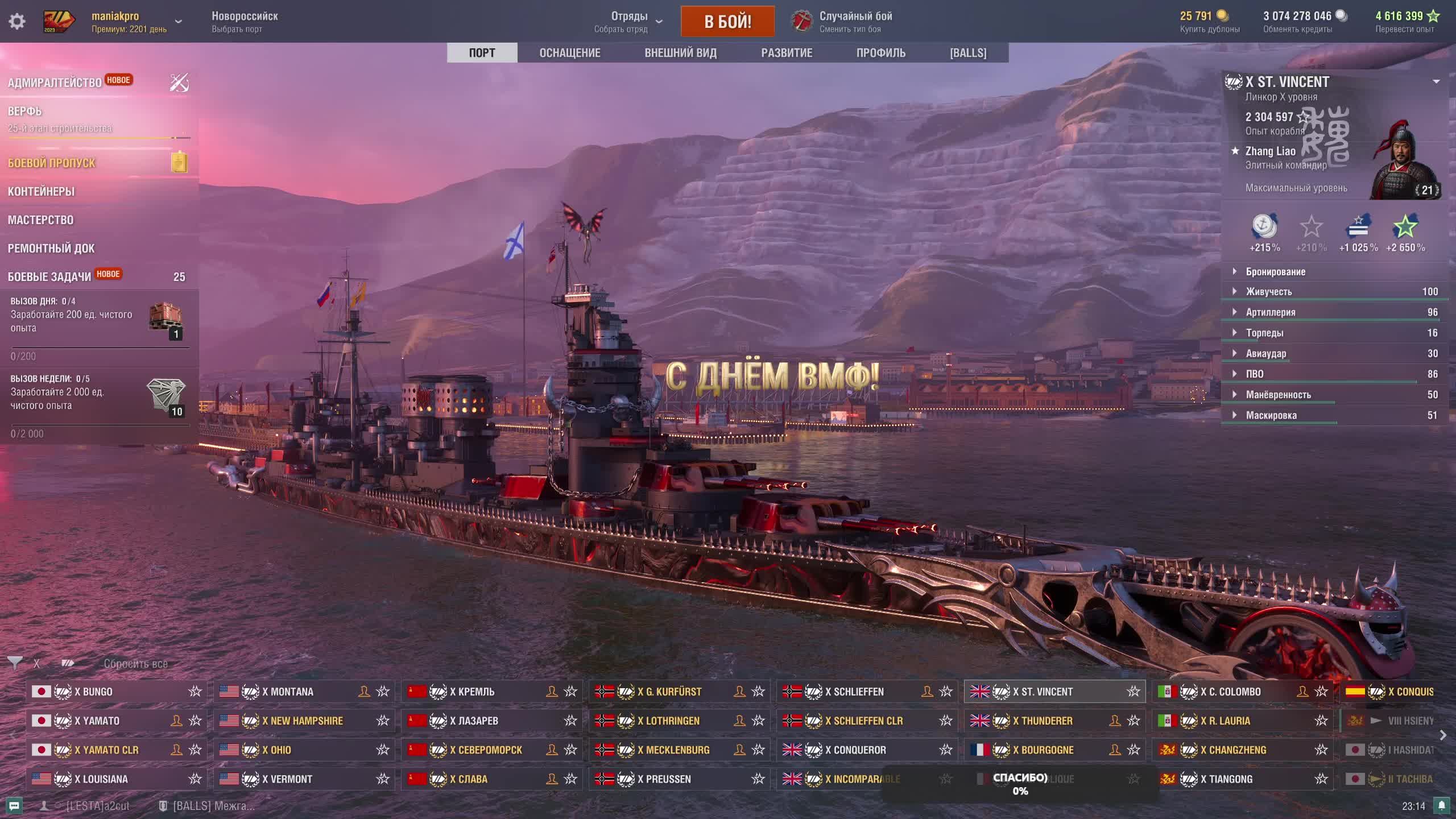Open the Адмиралтейство menu entry

[55, 83]
